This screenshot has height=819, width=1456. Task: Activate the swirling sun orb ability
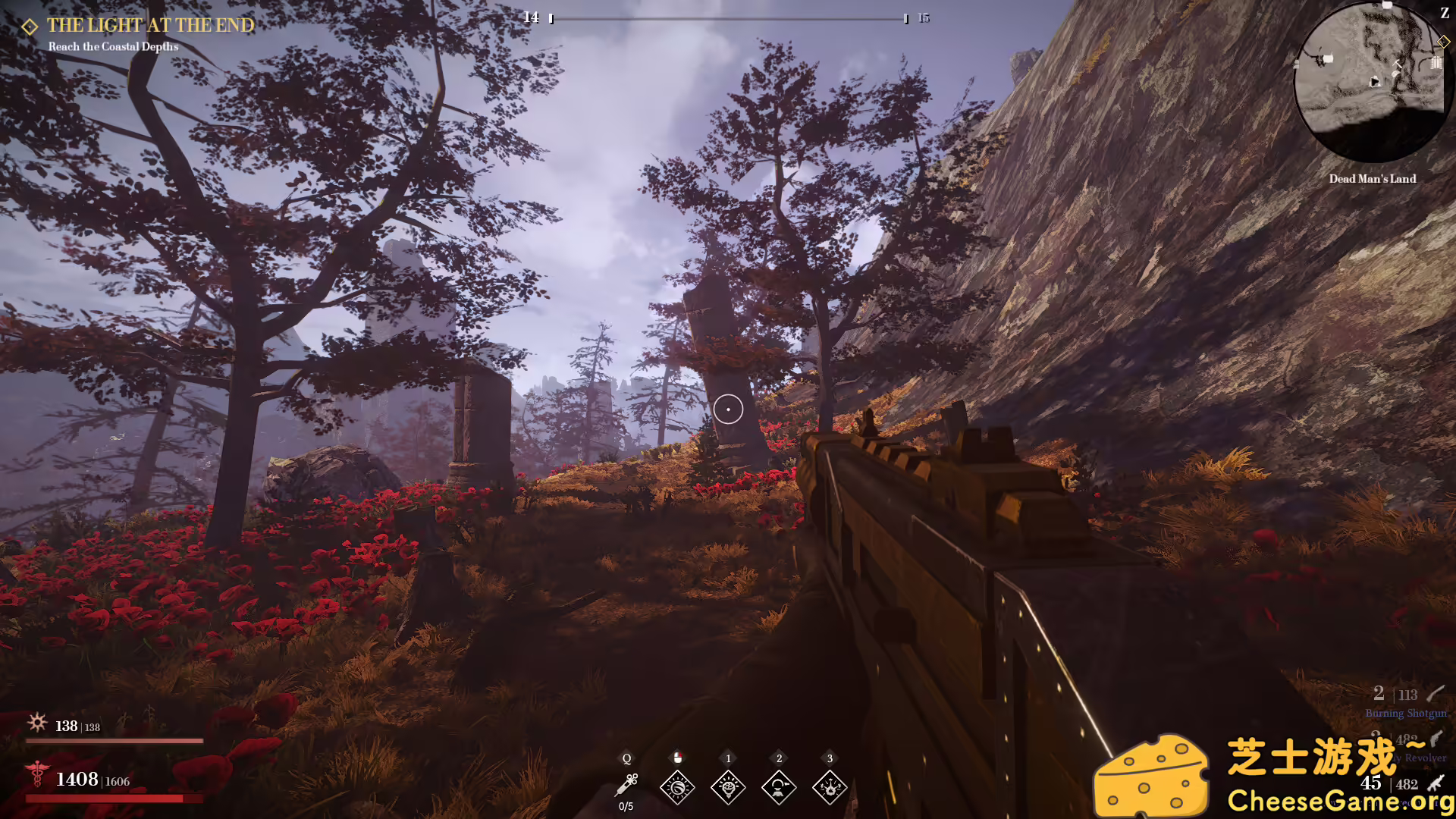(x=677, y=787)
